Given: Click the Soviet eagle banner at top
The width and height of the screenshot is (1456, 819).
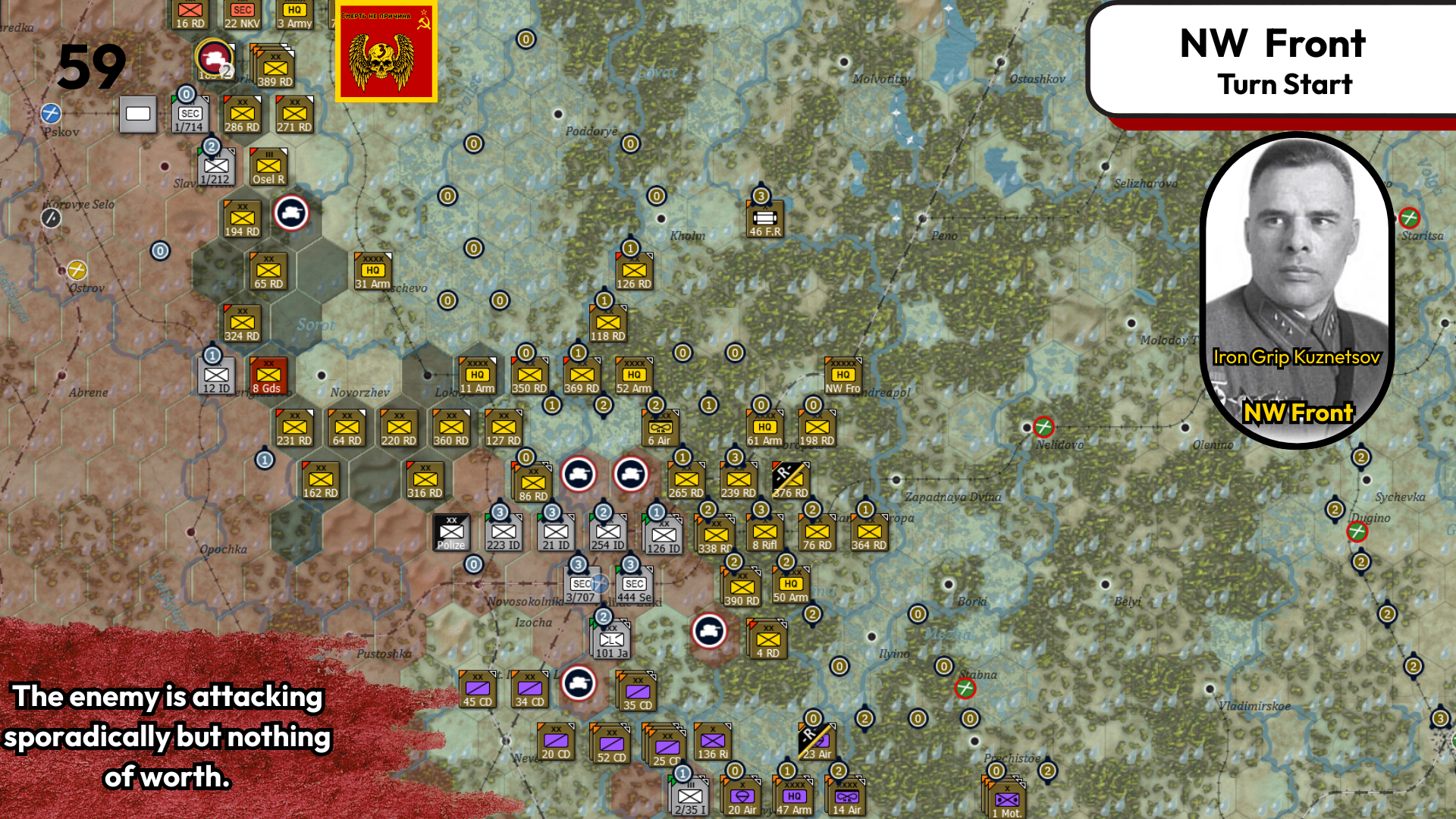Looking at the screenshot, I should click(x=385, y=51).
